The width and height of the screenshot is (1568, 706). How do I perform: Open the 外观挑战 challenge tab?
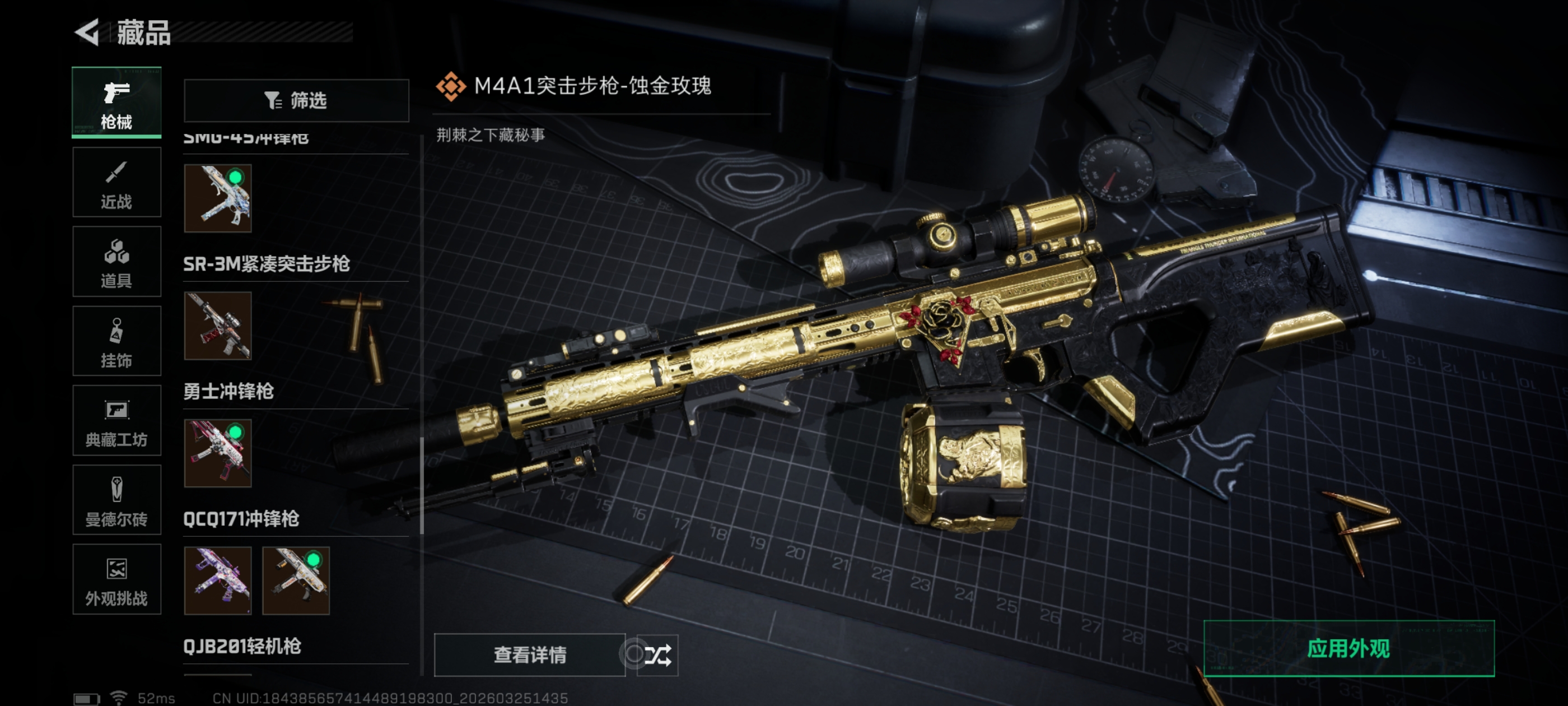pyautogui.click(x=116, y=579)
